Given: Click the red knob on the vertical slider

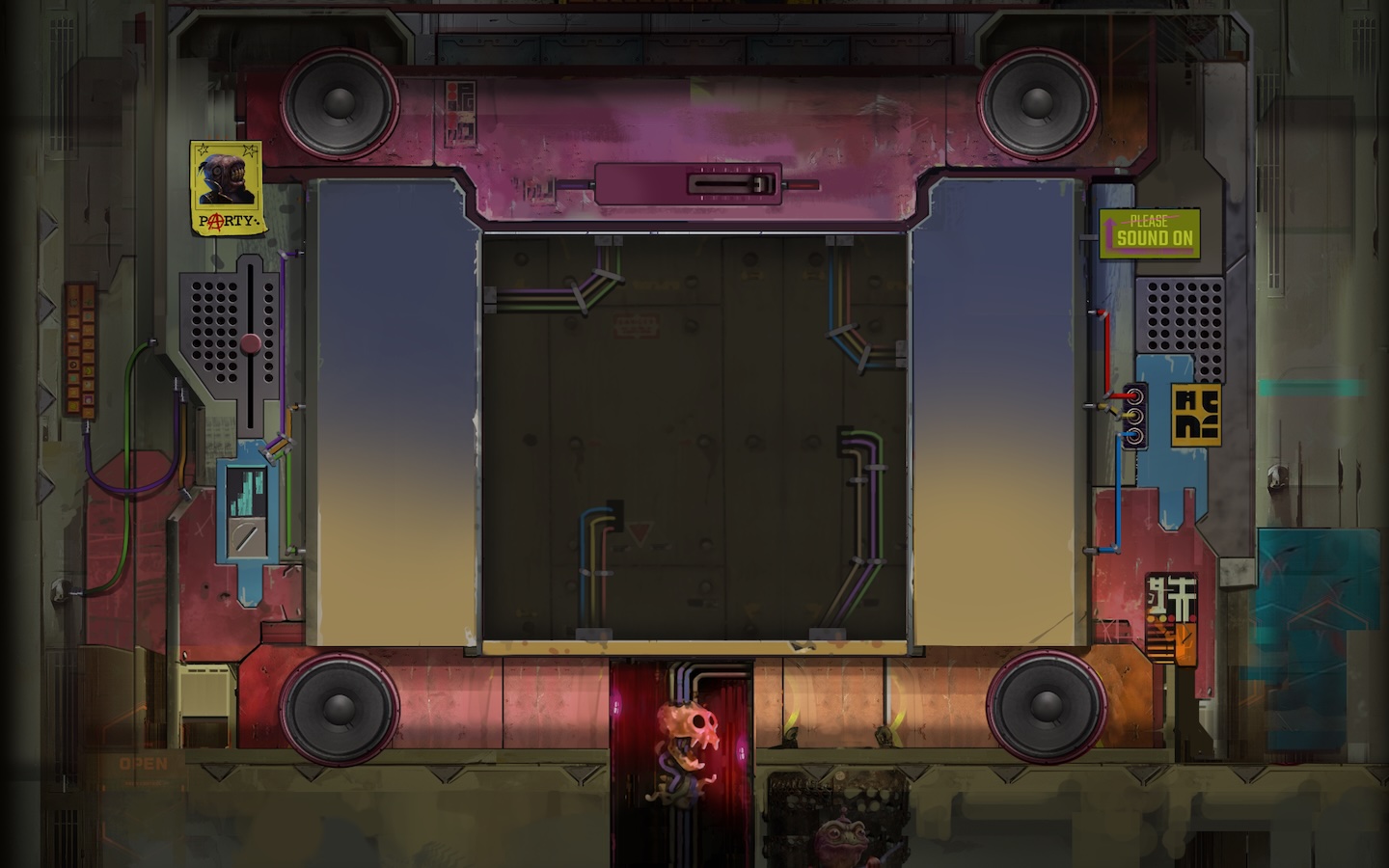Looking at the screenshot, I should pyautogui.click(x=251, y=343).
